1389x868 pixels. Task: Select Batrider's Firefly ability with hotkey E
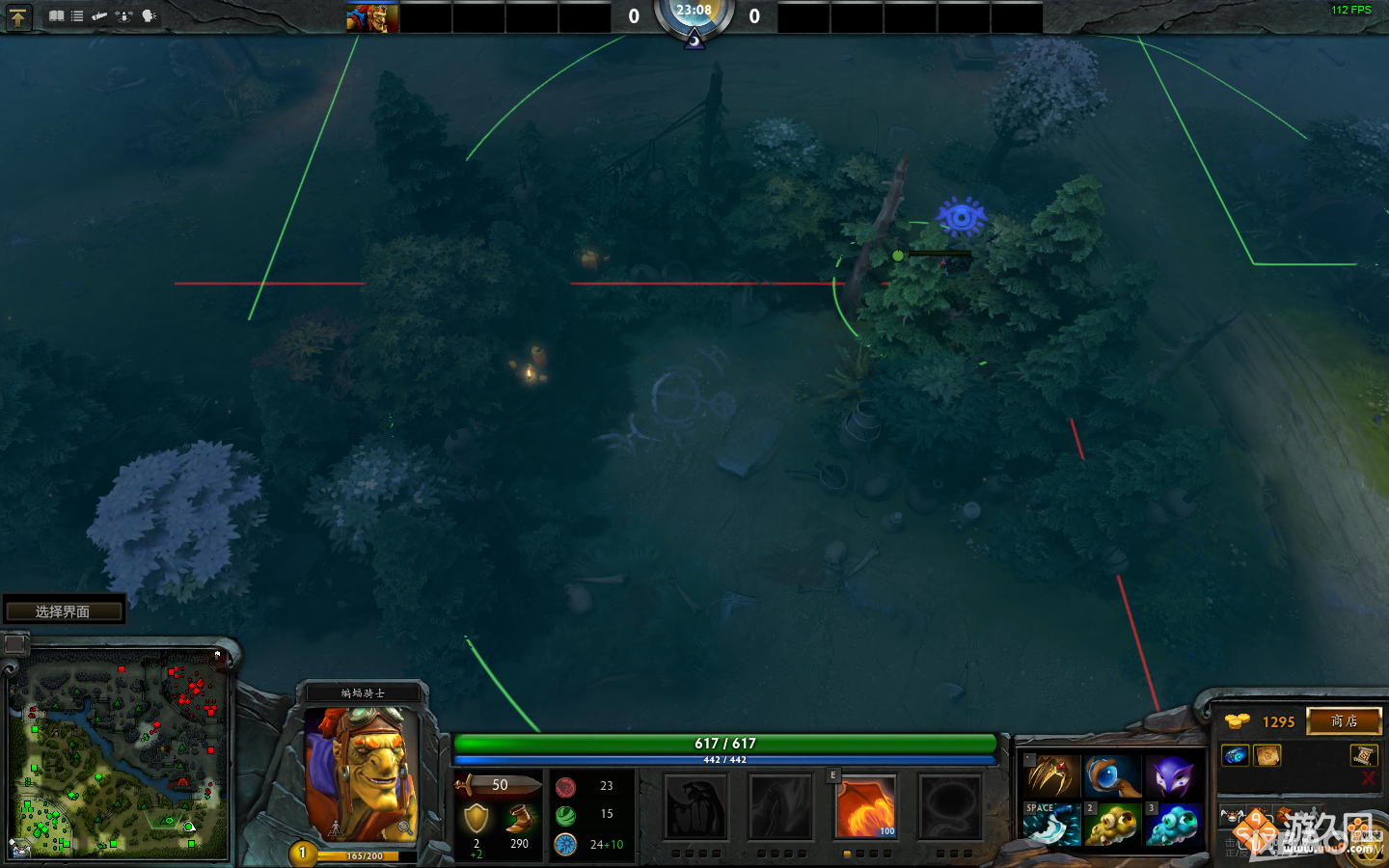click(865, 806)
